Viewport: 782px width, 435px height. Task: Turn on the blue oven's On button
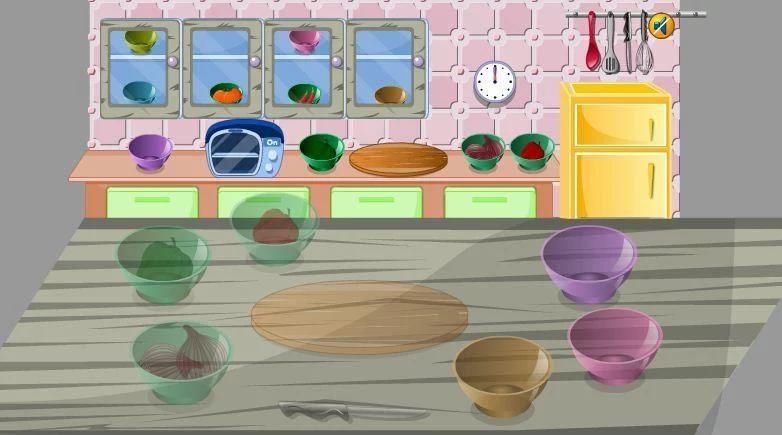tap(270, 143)
